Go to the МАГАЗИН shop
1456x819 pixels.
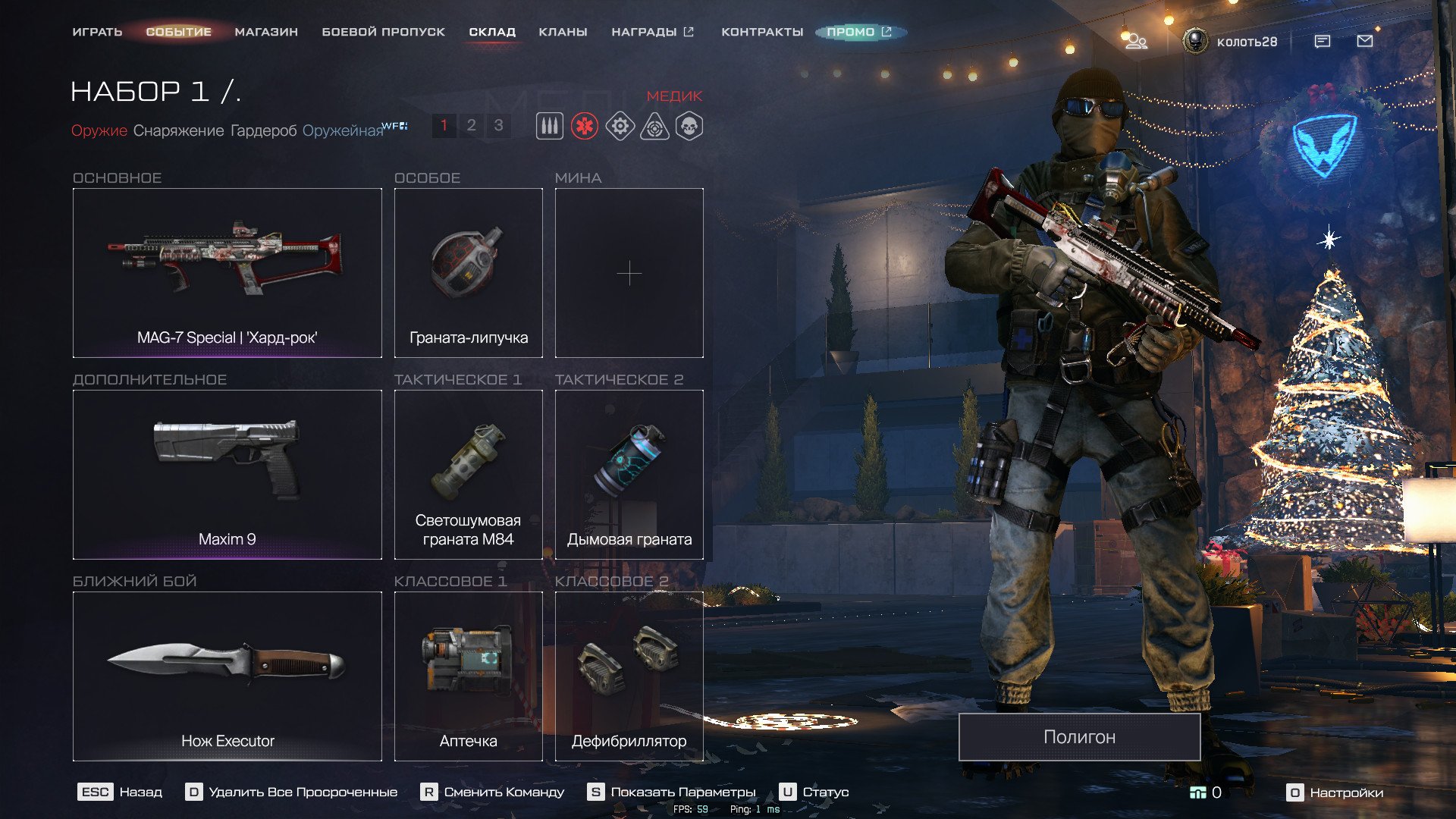click(266, 32)
